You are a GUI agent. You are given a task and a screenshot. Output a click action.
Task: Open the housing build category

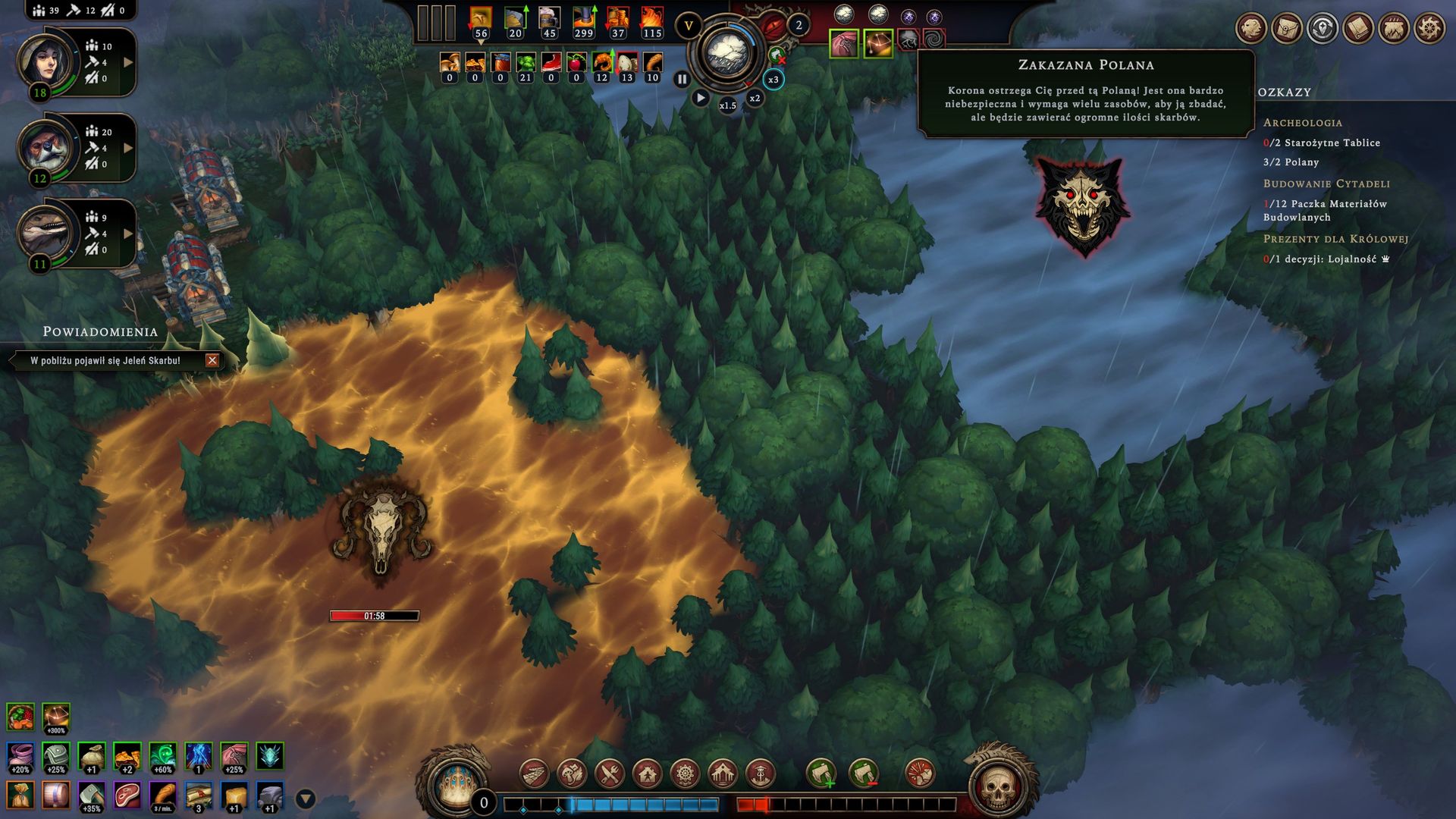pyautogui.click(x=648, y=774)
